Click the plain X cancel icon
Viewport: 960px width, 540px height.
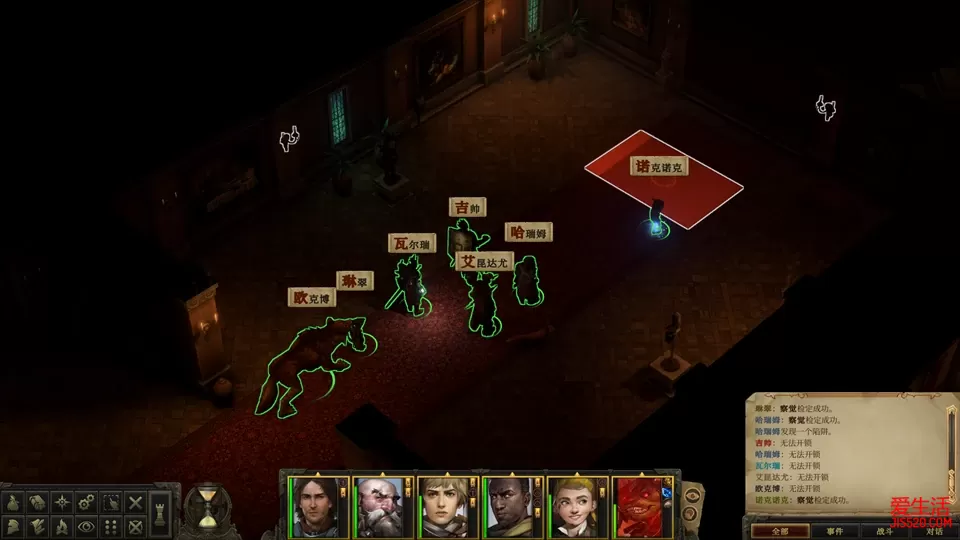pyautogui.click(x=136, y=502)
